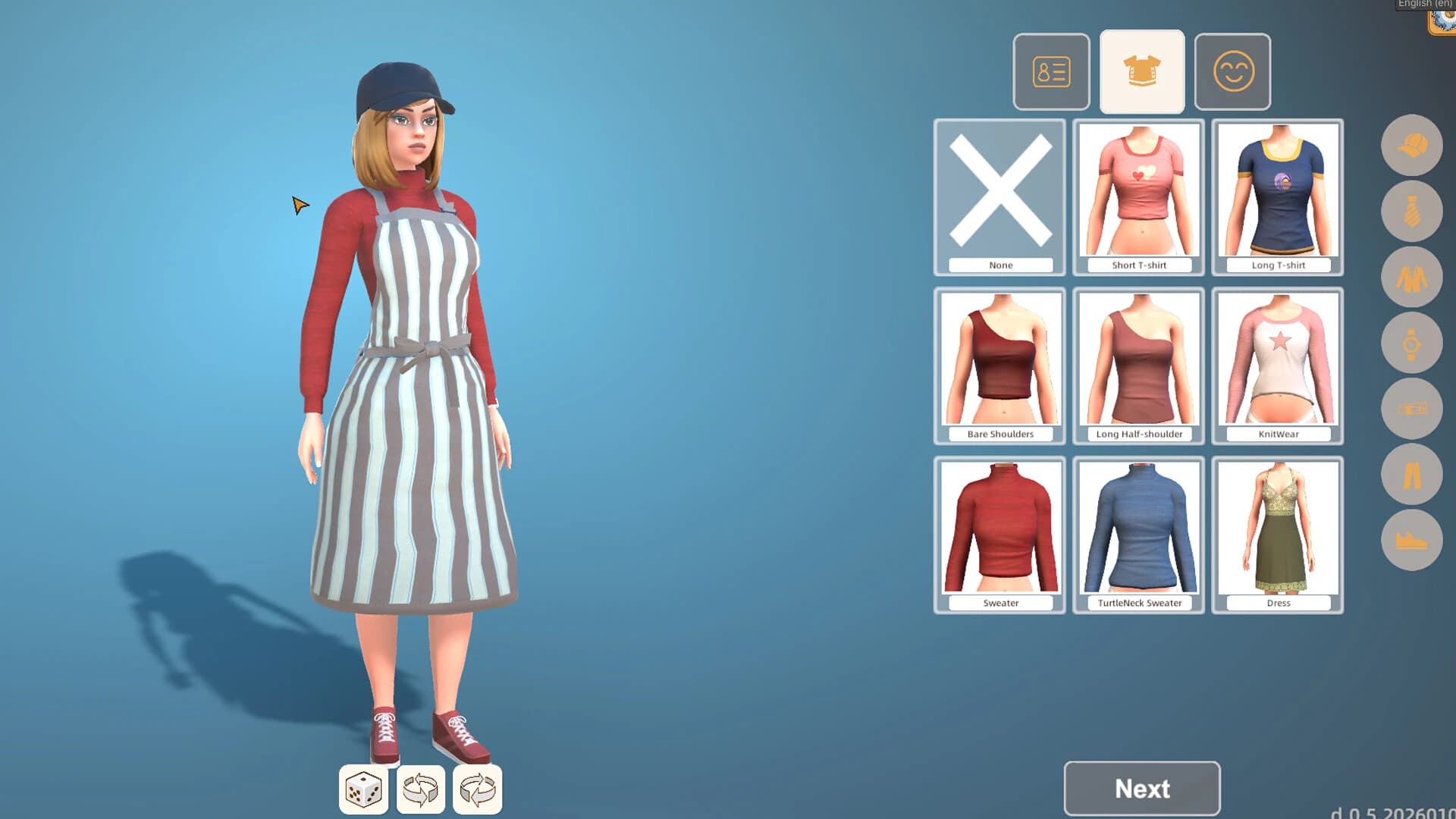The width and height of the screenshot is (1456, 819).
Task: Open the hat customization category
Action: [1412, 146]
